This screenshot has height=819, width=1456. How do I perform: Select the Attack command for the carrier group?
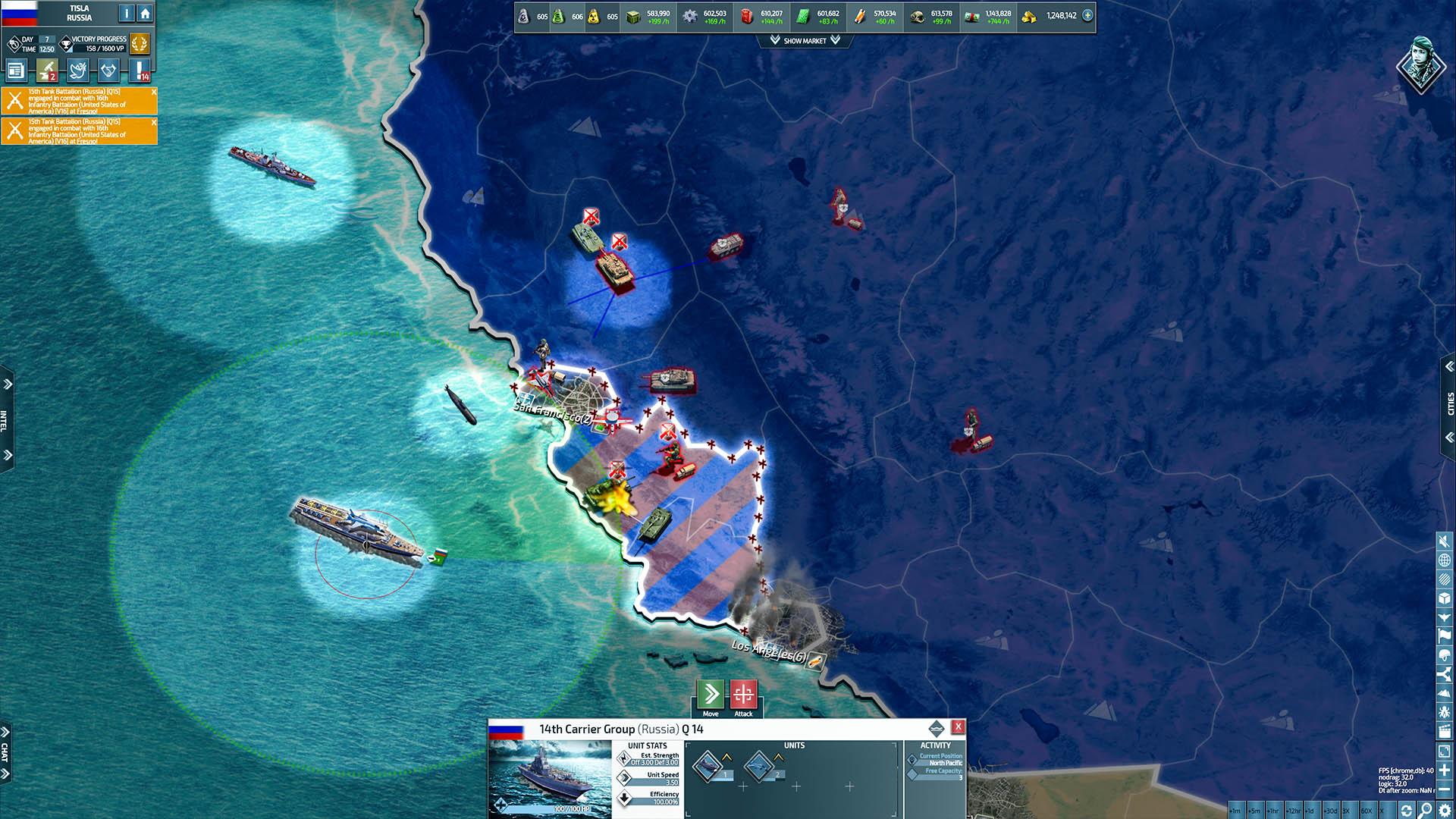743,694
